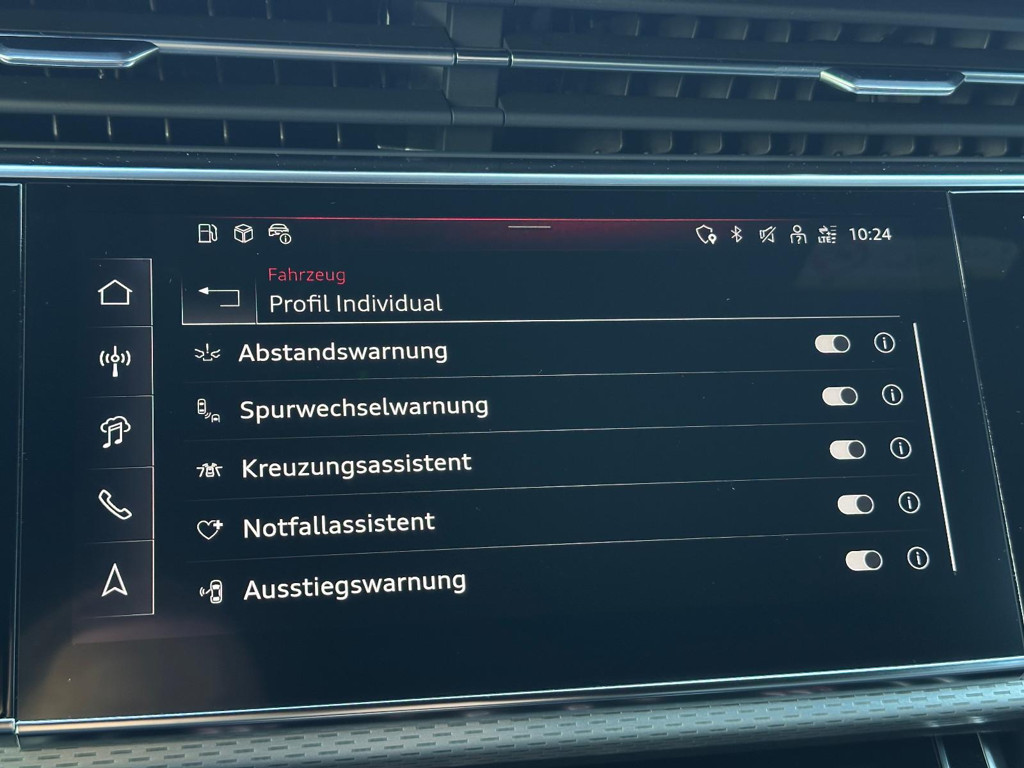Show info for Abstandswarnung
The image size is (1024, 768).
[884, 342]
